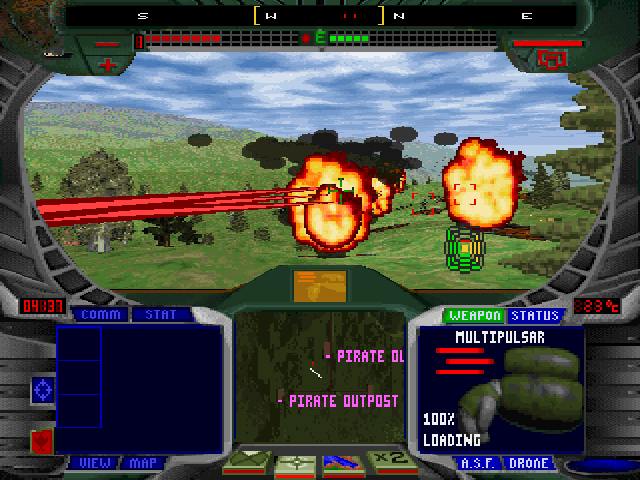Select the green crosshair map button
Image resolution: width=640 pixels, height=480 pixels.
point(294,463)
